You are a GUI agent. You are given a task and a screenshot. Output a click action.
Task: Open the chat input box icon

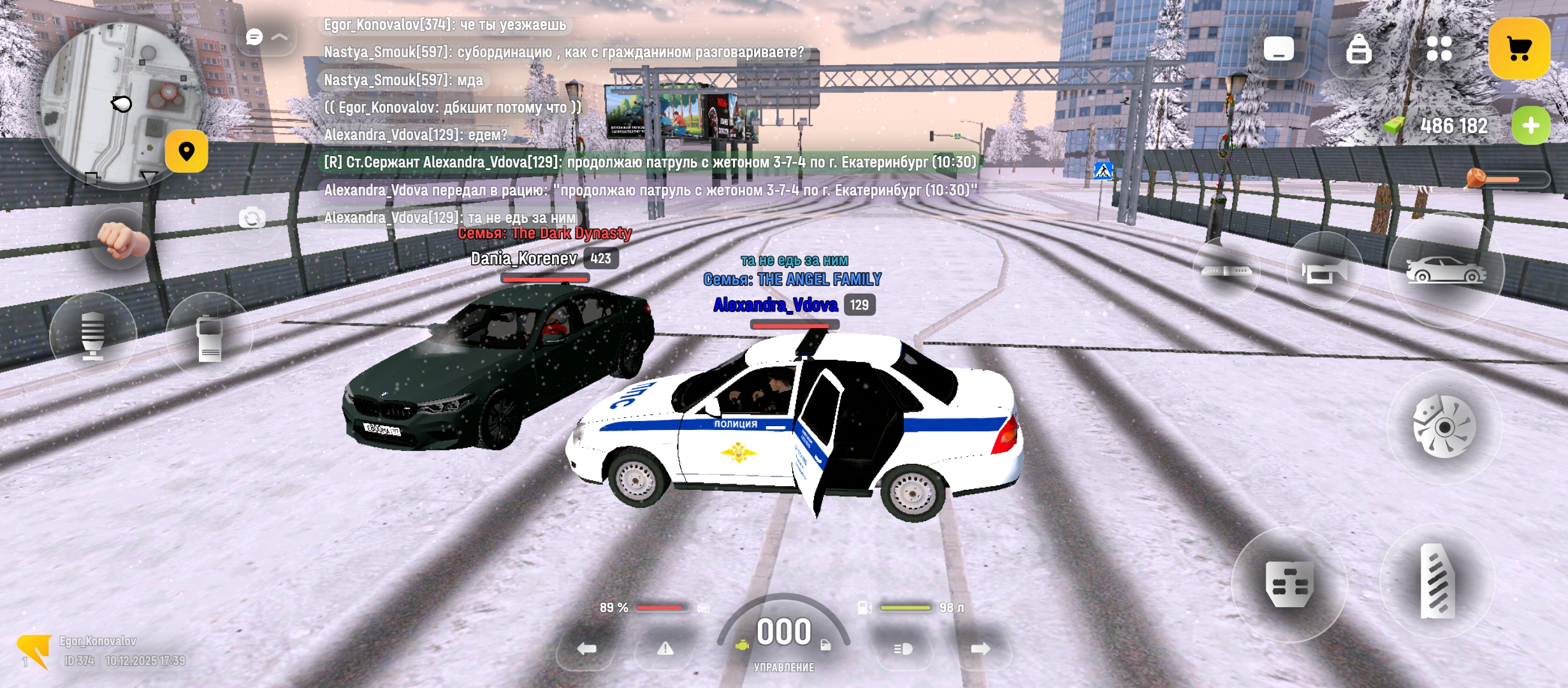1279,49
